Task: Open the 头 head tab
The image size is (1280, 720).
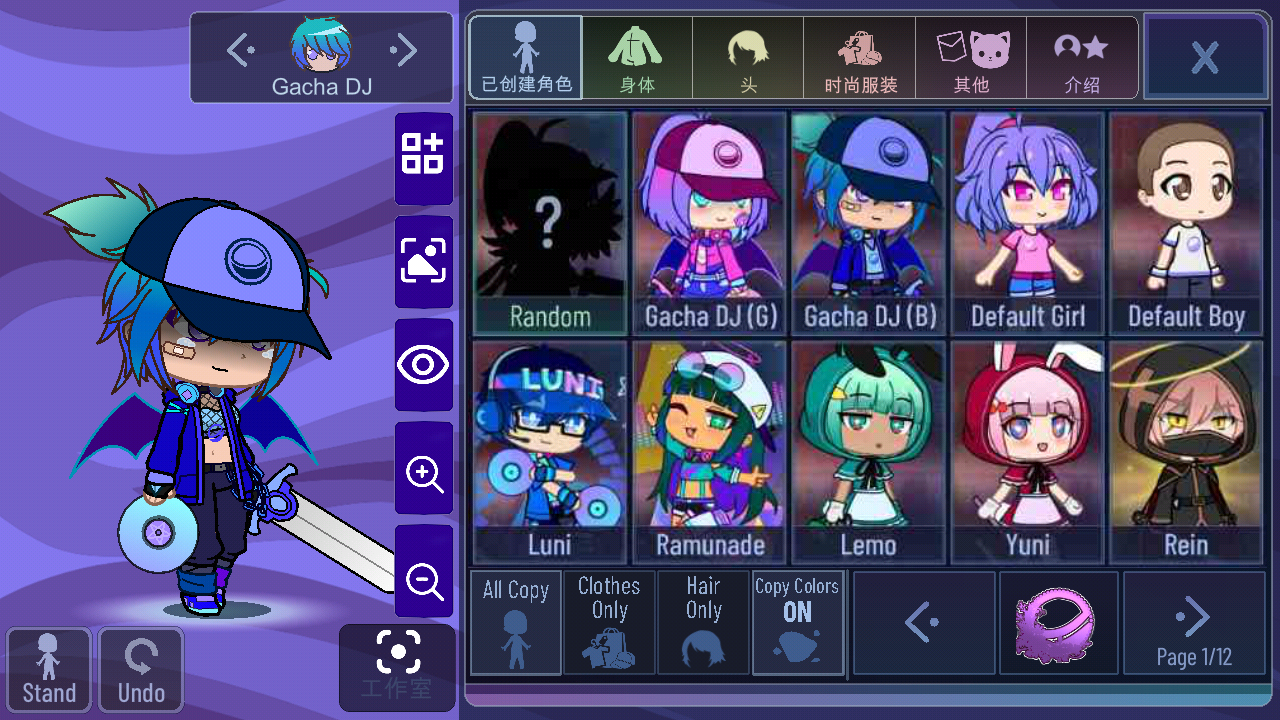Action: (x=748, y=58)
